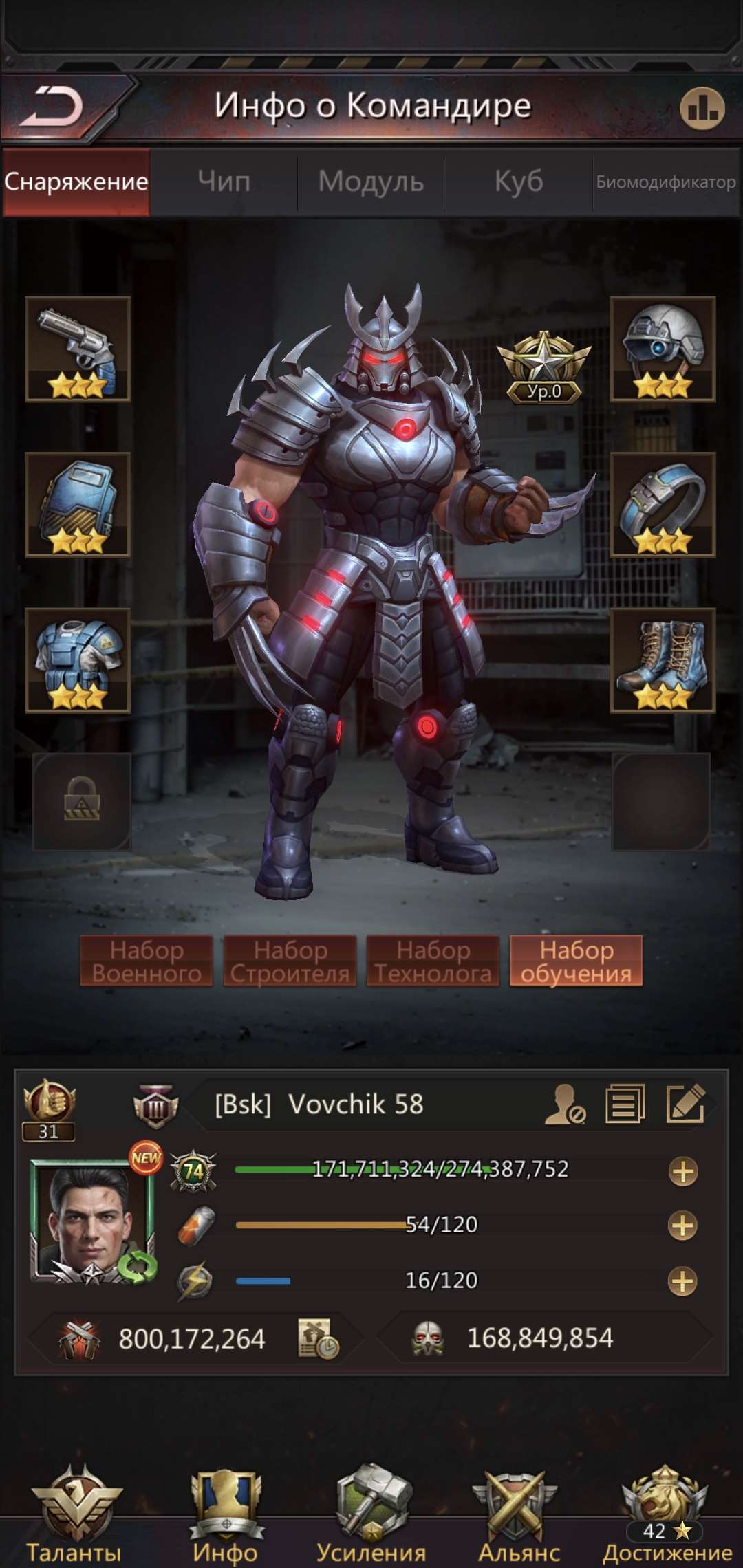Select the helmet equipment slot

[x=663, y=349]
